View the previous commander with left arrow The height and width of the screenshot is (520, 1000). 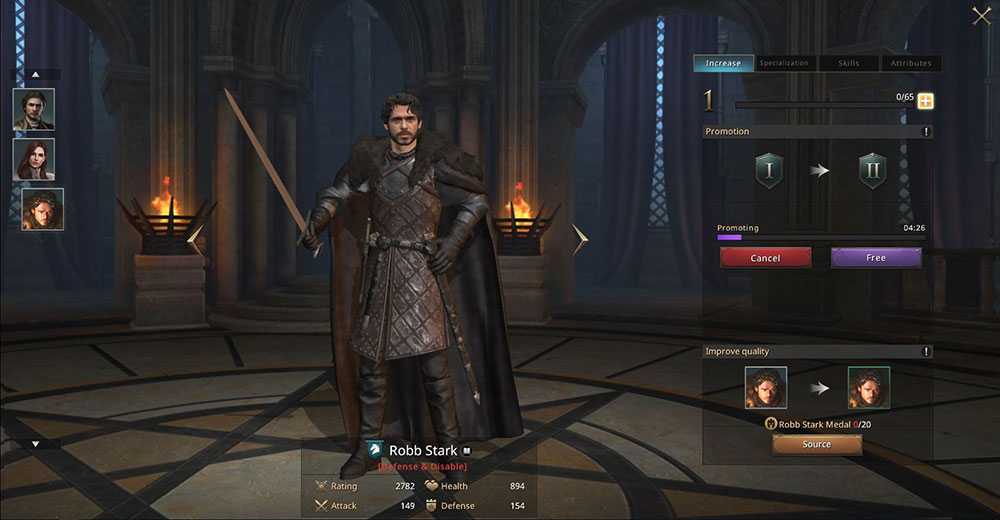(x=195, y=240)
